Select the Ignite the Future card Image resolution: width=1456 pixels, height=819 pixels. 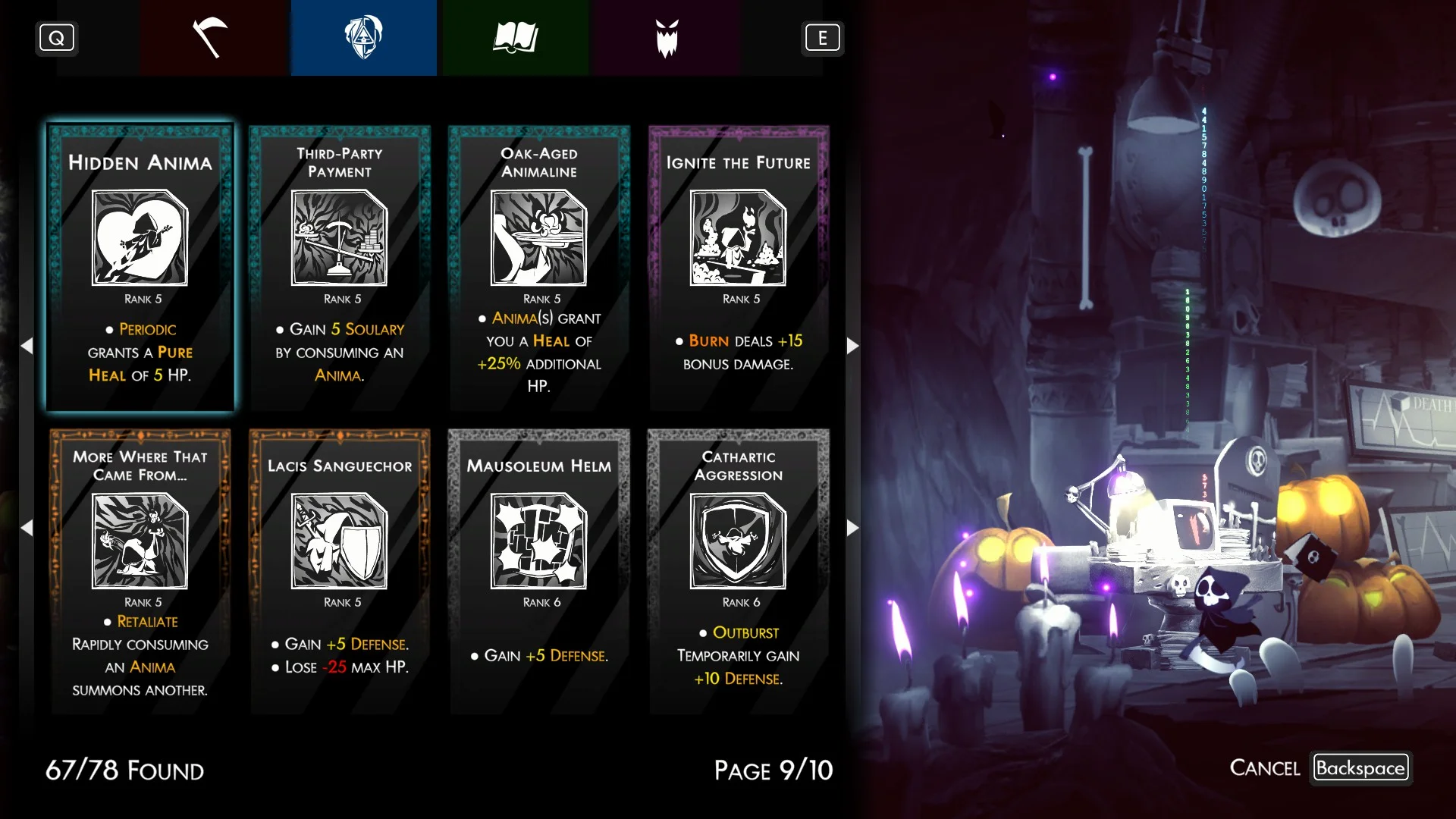tap(739, 268)
